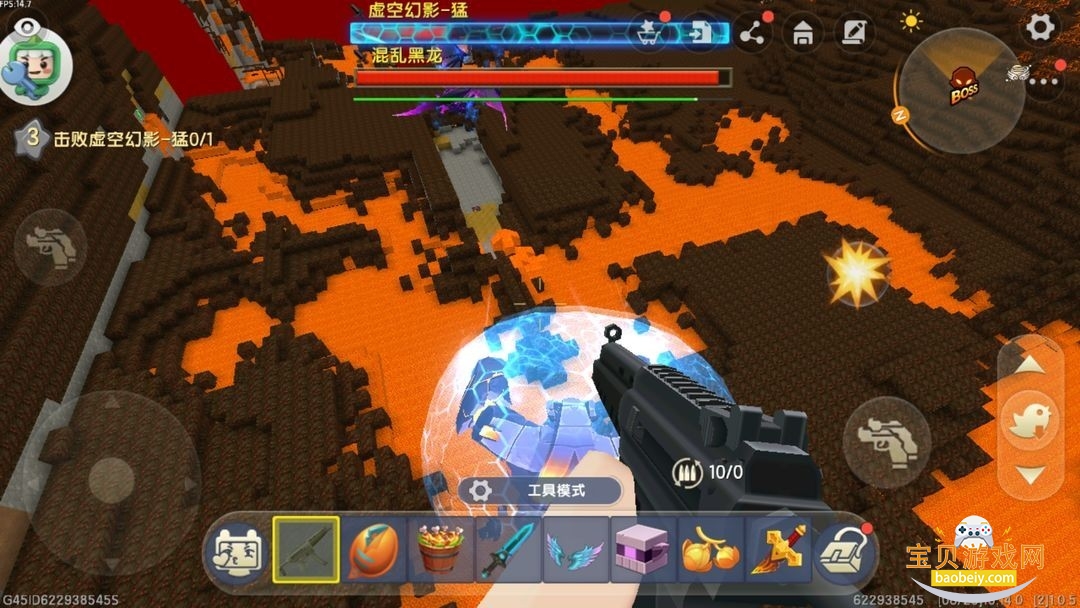The width and height of the screenshot is (1080, 608).
Task: Choose the golden fruit hotbar slot
Action: 711,550
